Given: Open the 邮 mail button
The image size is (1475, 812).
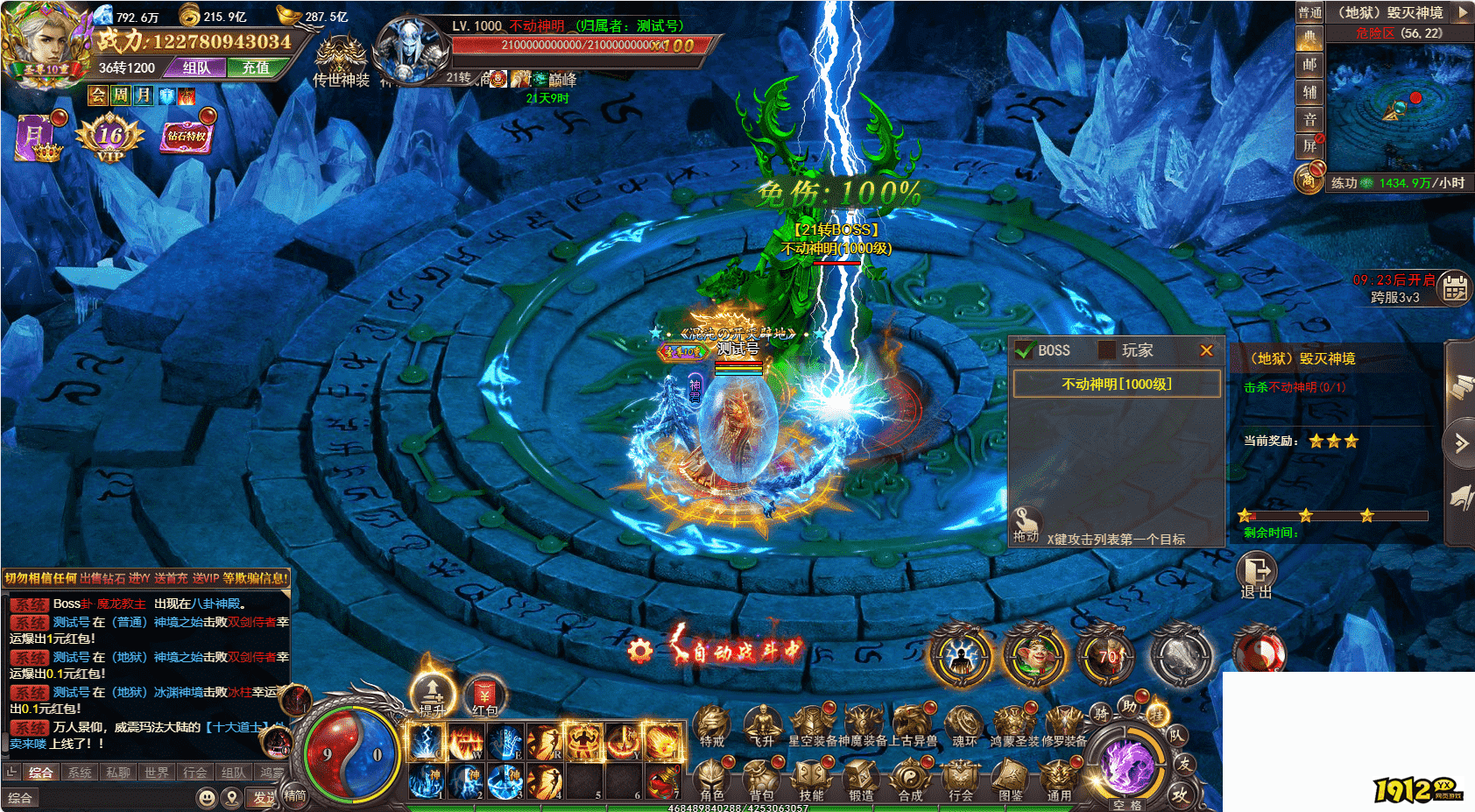Looking at the screenshot, I should [1309, 64].
